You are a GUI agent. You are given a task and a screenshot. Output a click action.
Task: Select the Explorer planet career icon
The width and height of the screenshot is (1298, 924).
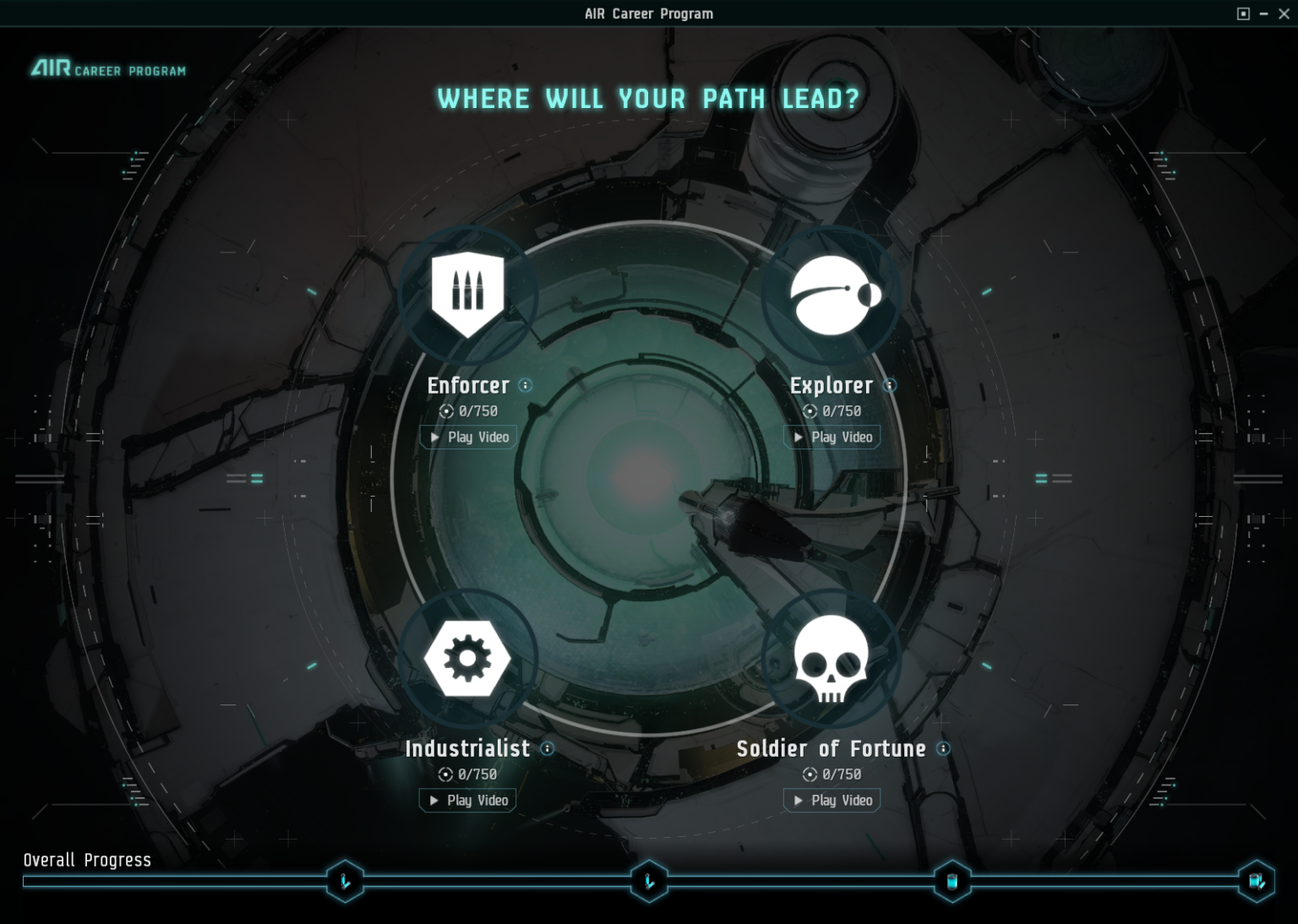tap(832, 291)
